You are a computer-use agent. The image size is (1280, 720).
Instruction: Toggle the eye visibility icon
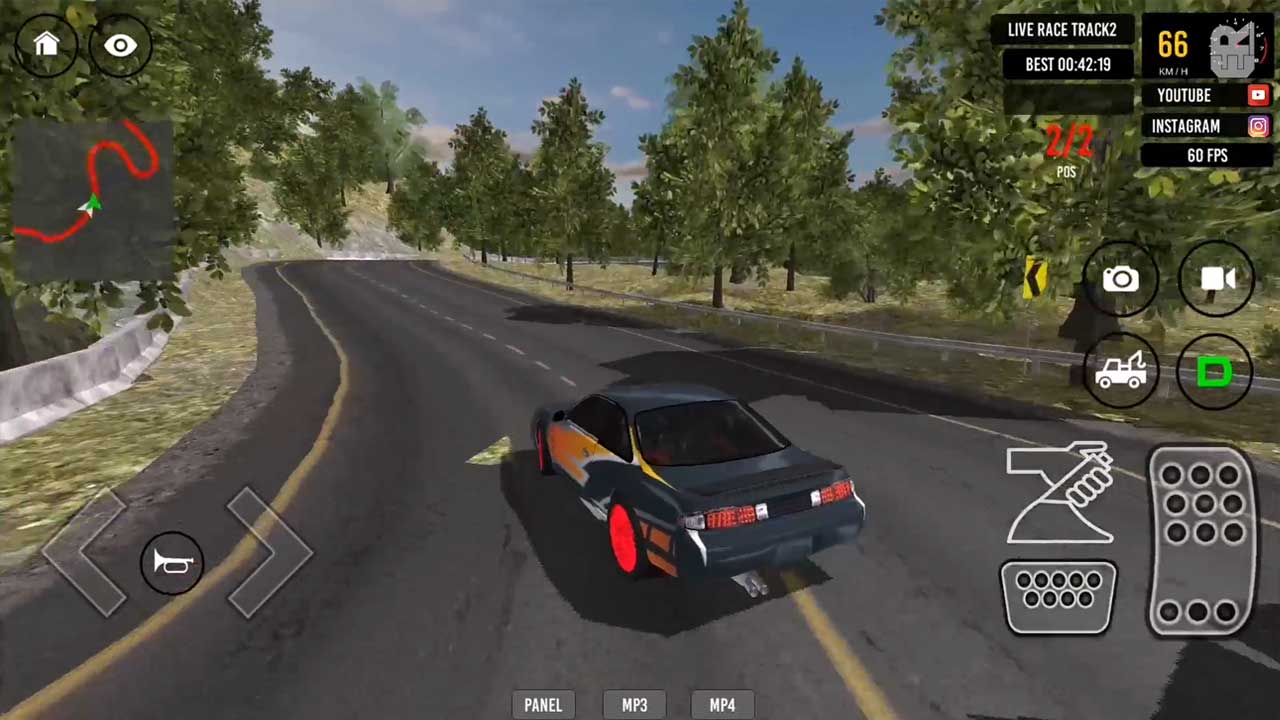[121, 45]
